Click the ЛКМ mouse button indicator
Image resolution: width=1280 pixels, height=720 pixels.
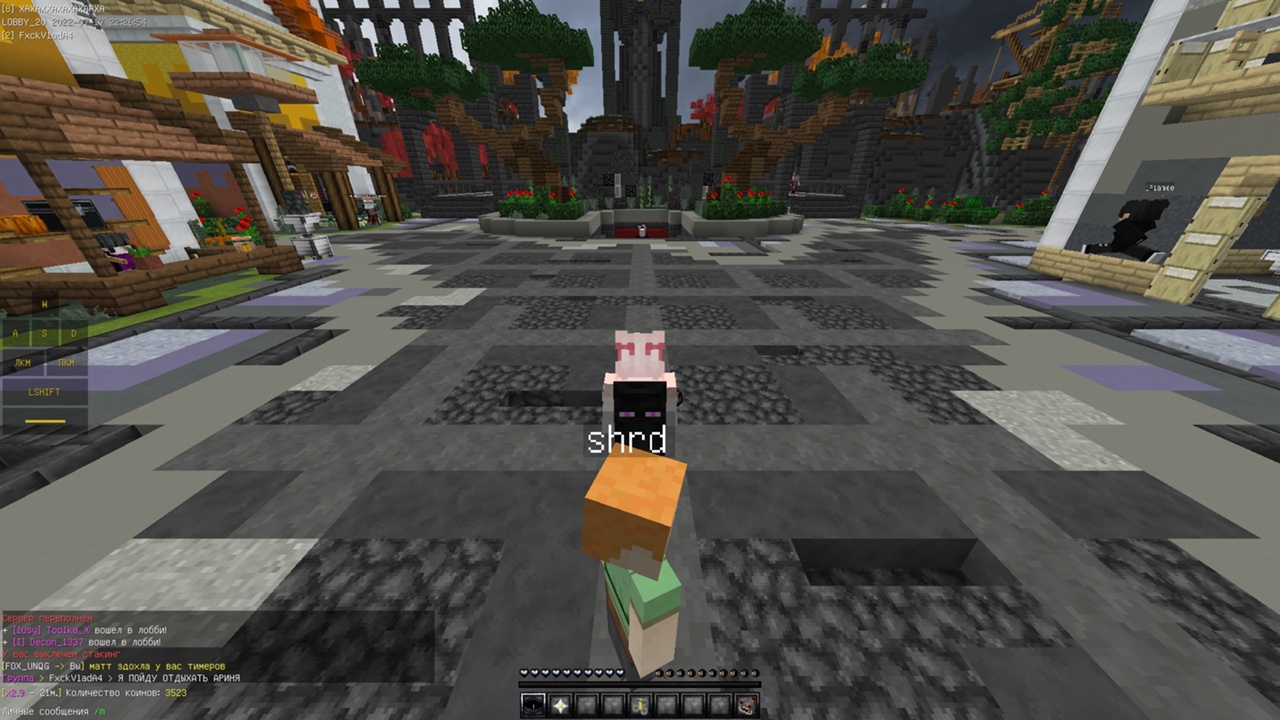[x=21, y=362]
